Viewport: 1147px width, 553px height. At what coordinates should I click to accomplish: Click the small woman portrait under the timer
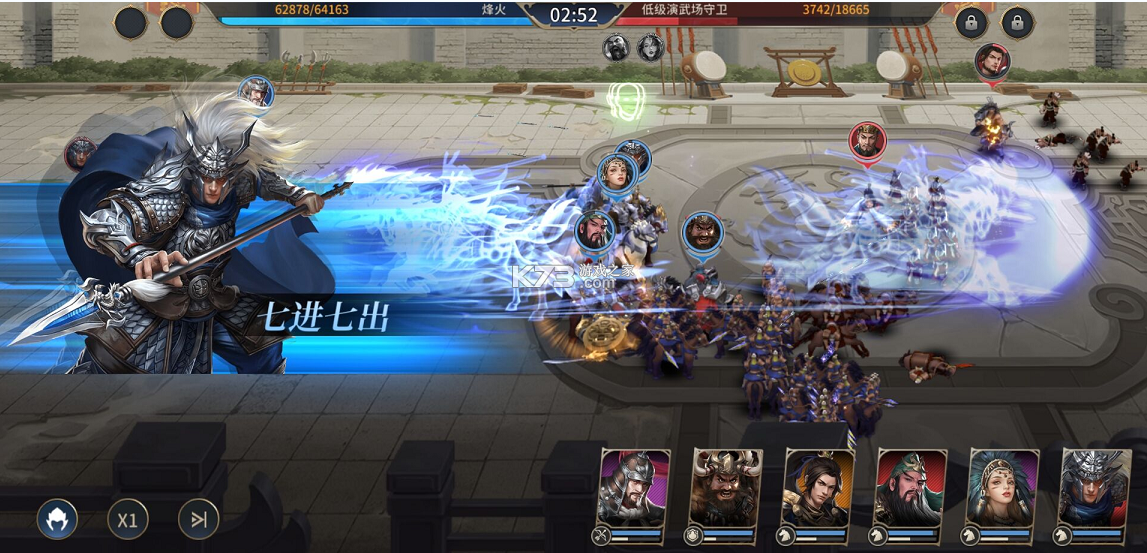[651, 47]
